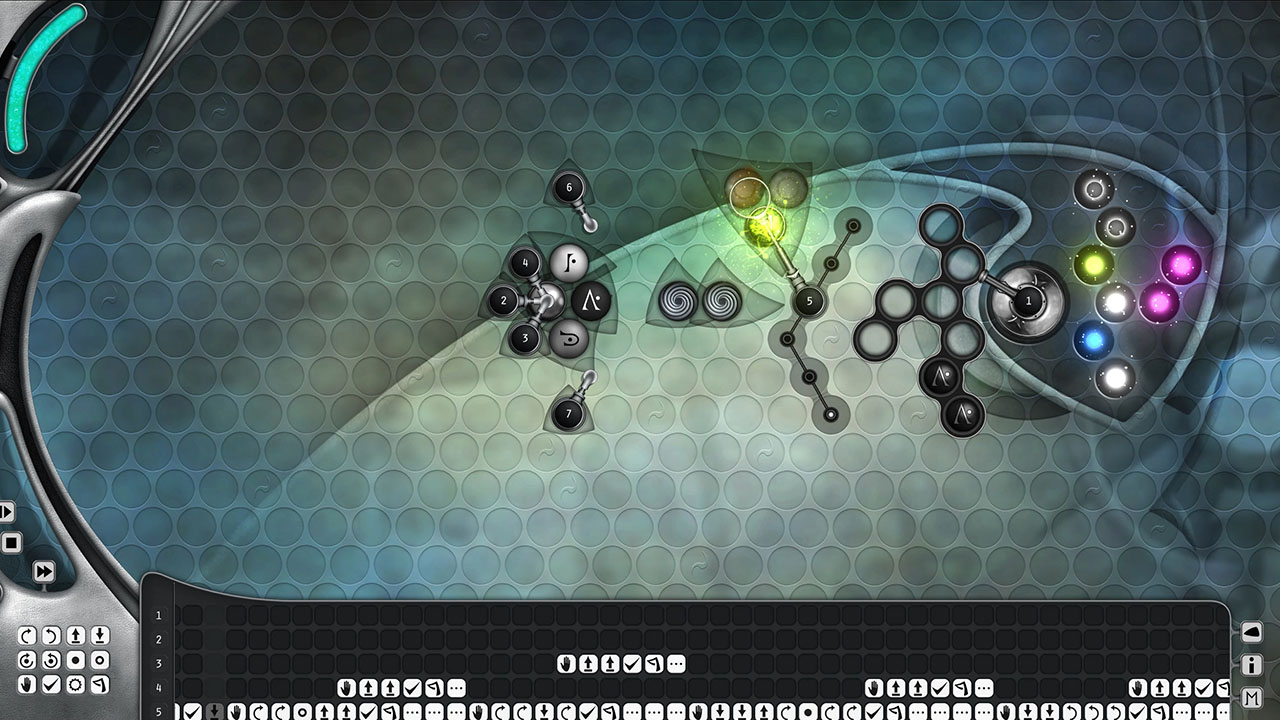Start the solution with the play button
Image resolution: width=1280 pixels, height=720 pixels.
coord(7,511)
